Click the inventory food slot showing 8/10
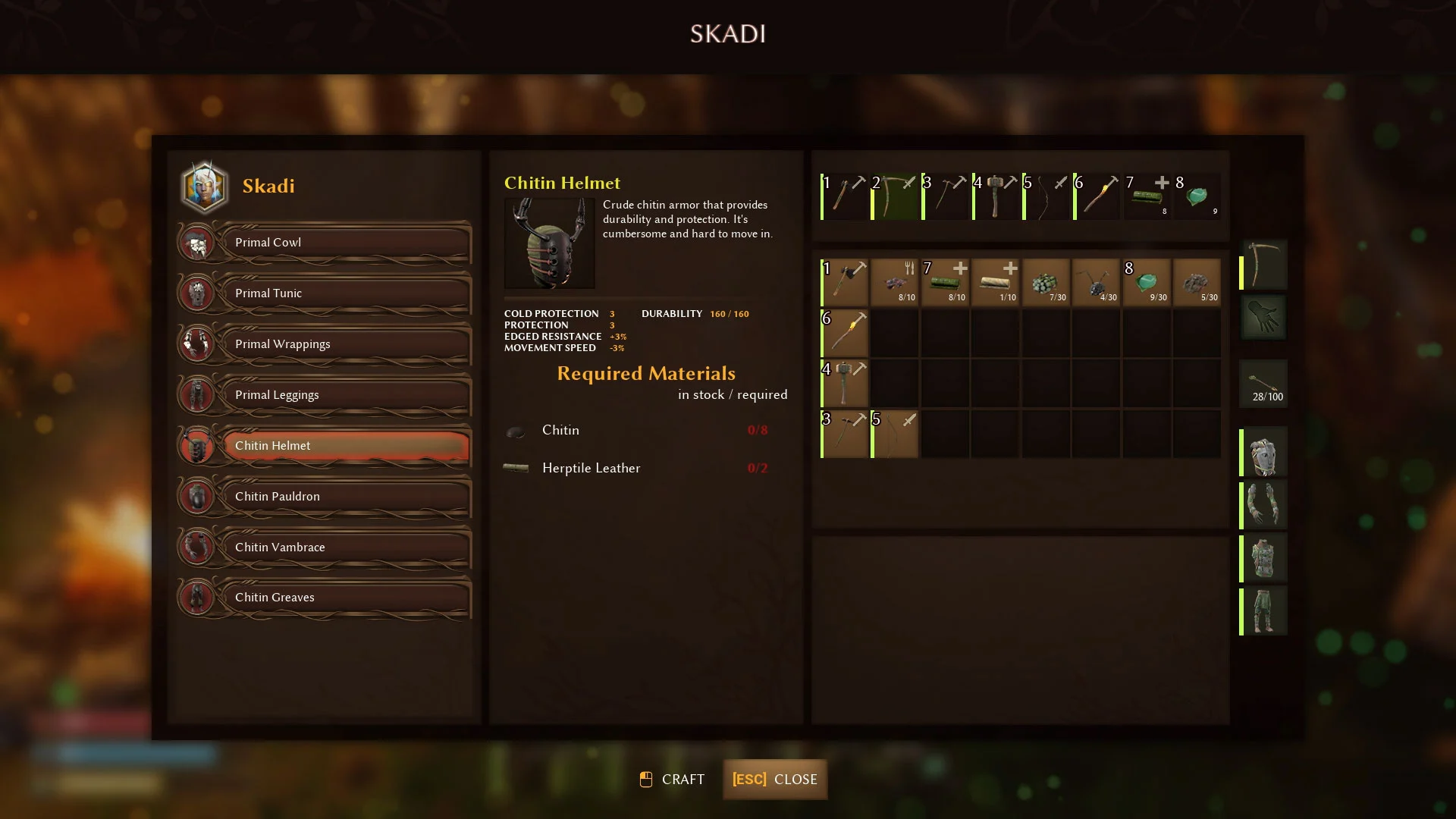 (x=895, y=283)
